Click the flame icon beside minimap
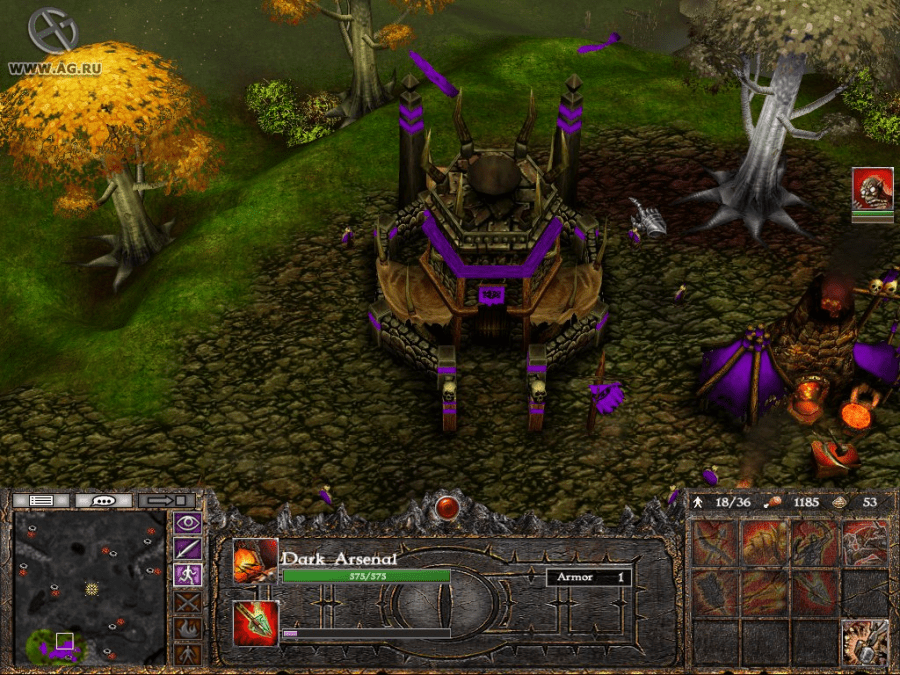This screenshot has width=900, height=675. tap(188, 628)
